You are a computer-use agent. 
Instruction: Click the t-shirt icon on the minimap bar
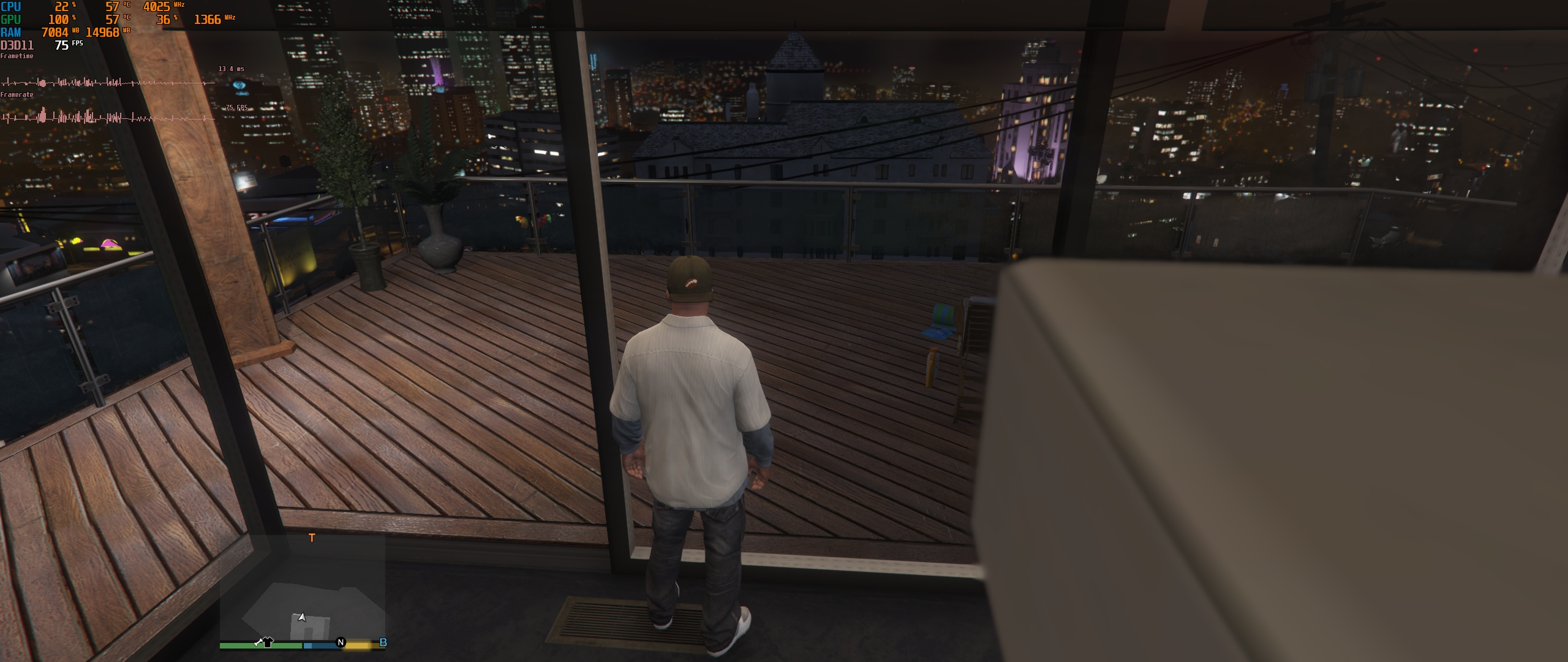point(268,642)
